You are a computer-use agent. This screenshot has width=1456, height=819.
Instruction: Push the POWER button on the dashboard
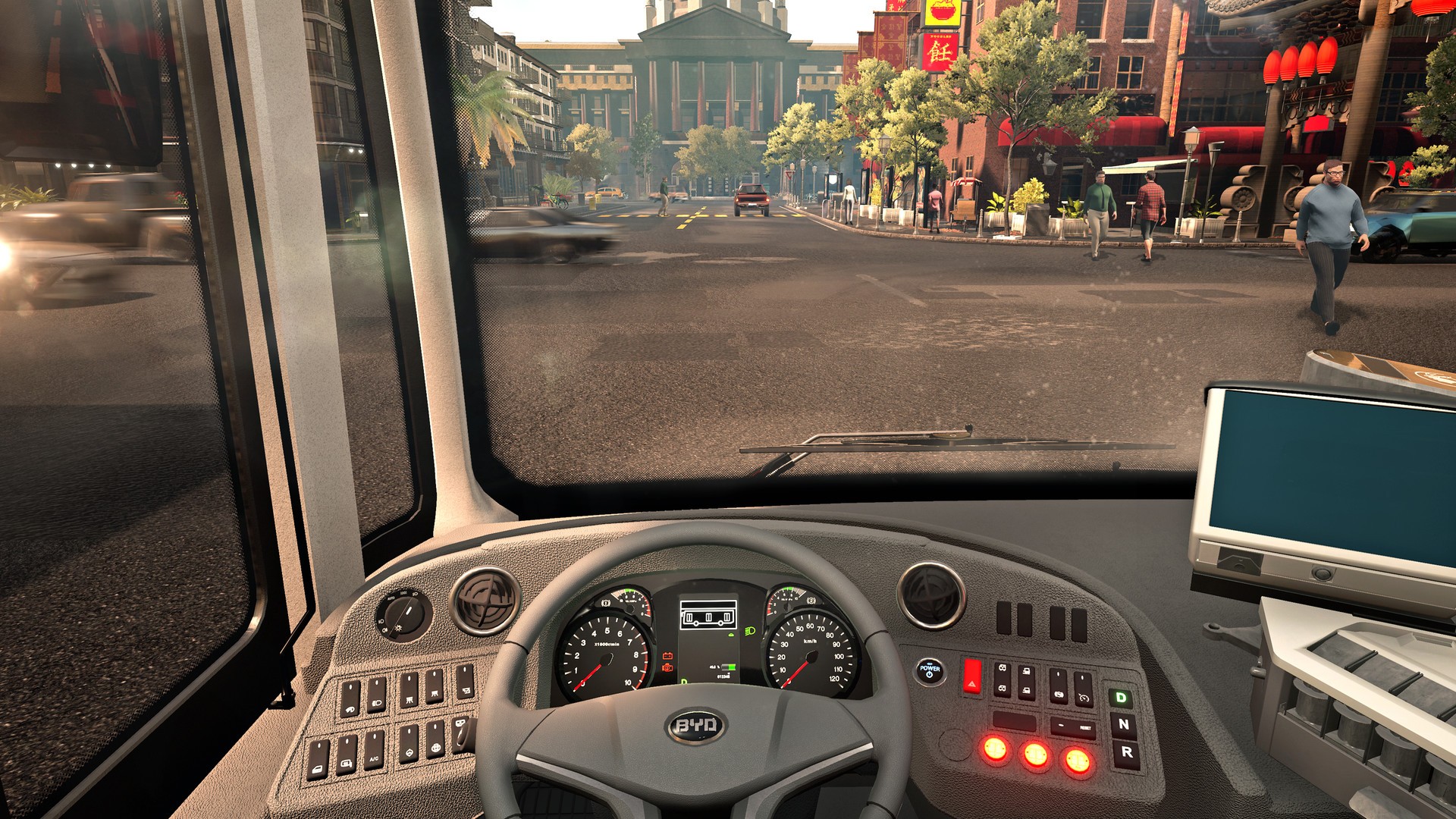tap(930, 670)
